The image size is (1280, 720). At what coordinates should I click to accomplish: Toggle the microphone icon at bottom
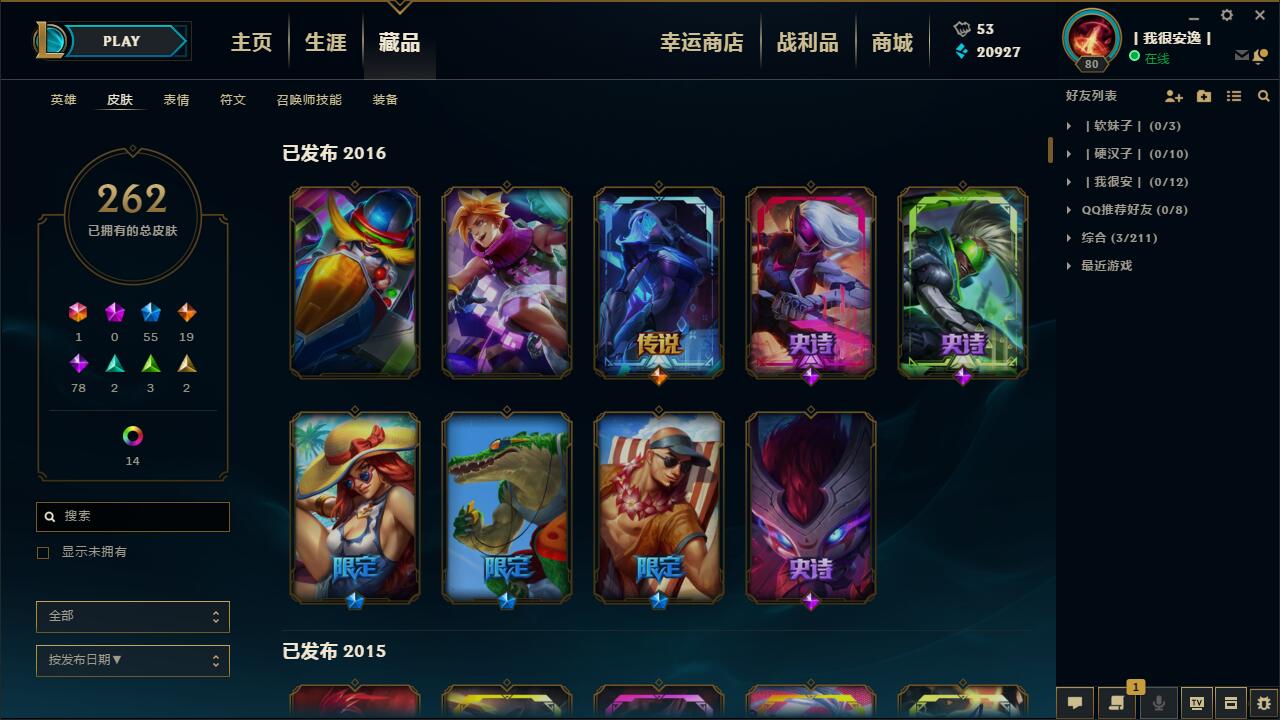click(1158, 703)
